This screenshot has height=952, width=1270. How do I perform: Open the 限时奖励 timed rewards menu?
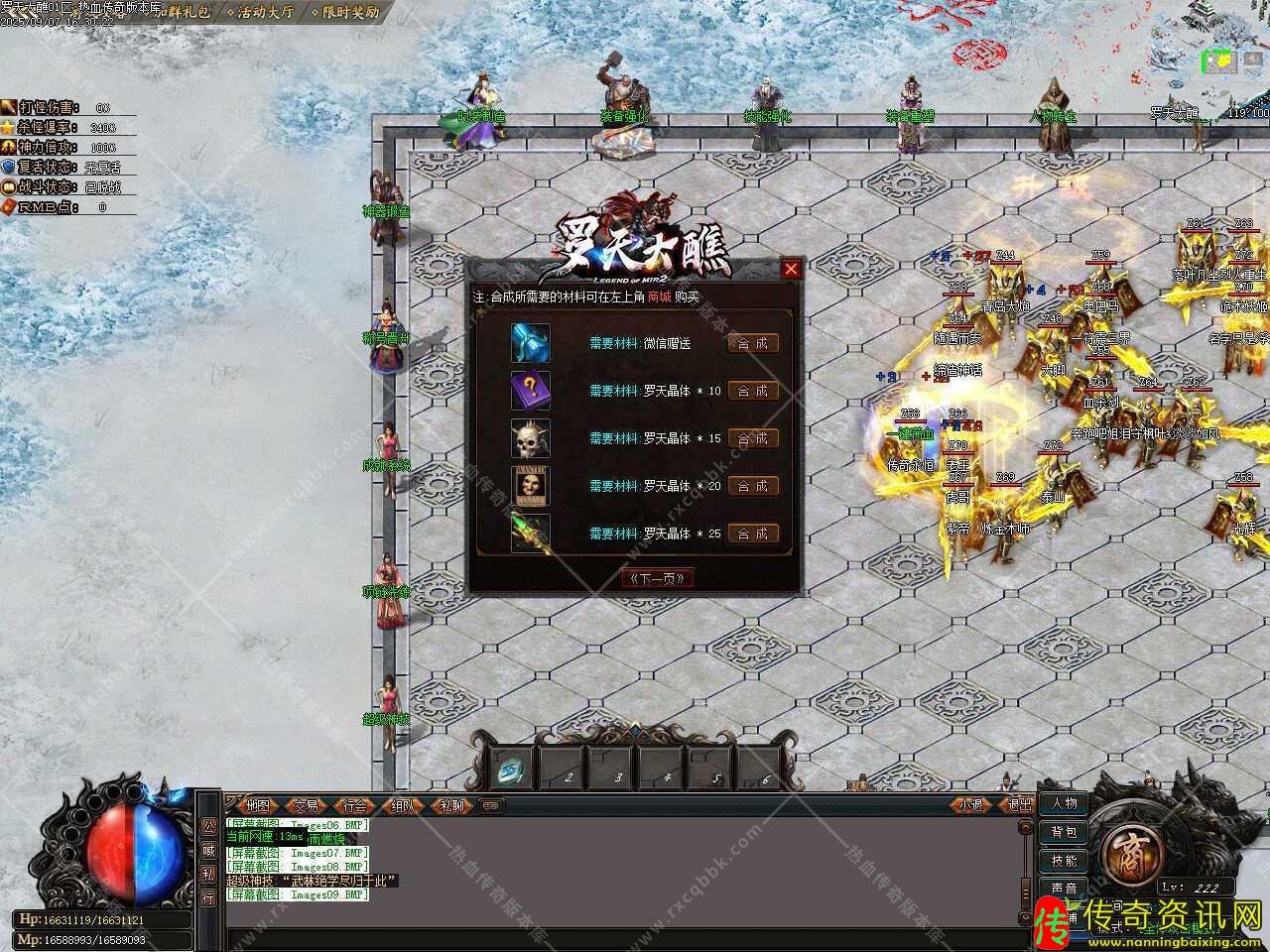[344, 13]
